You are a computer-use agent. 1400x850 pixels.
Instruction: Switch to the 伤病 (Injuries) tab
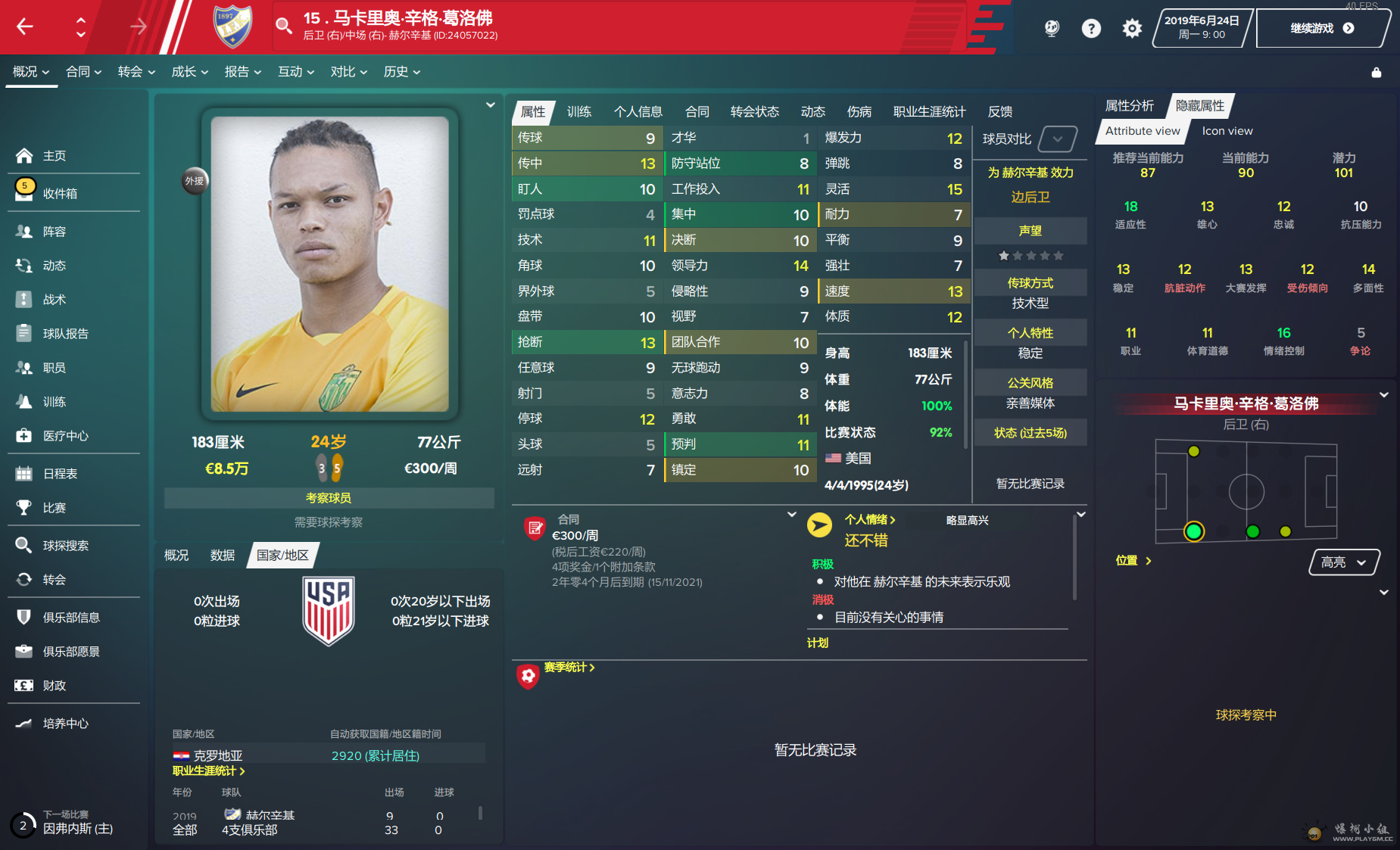859,112
